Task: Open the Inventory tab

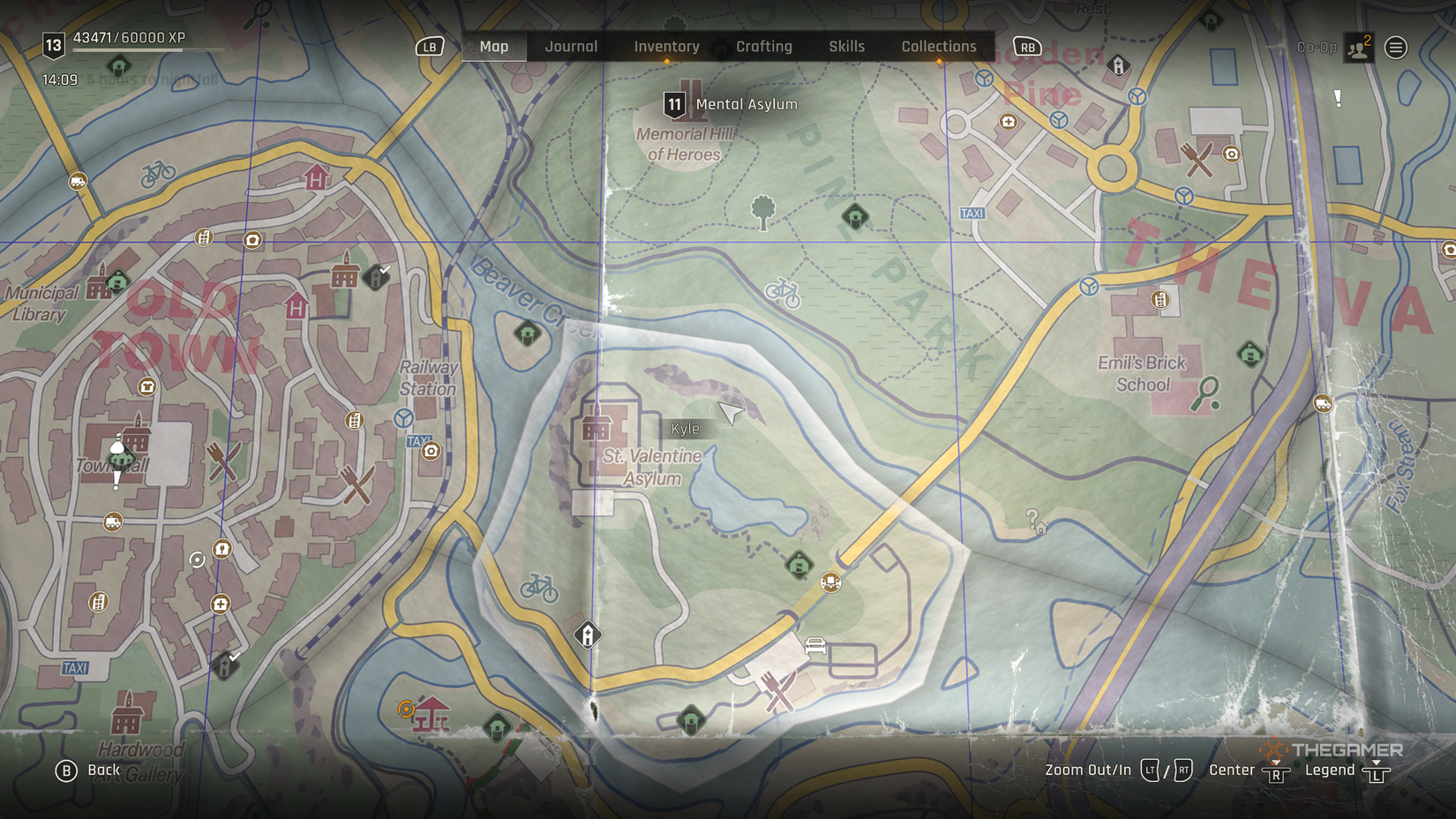Action: 666,47
